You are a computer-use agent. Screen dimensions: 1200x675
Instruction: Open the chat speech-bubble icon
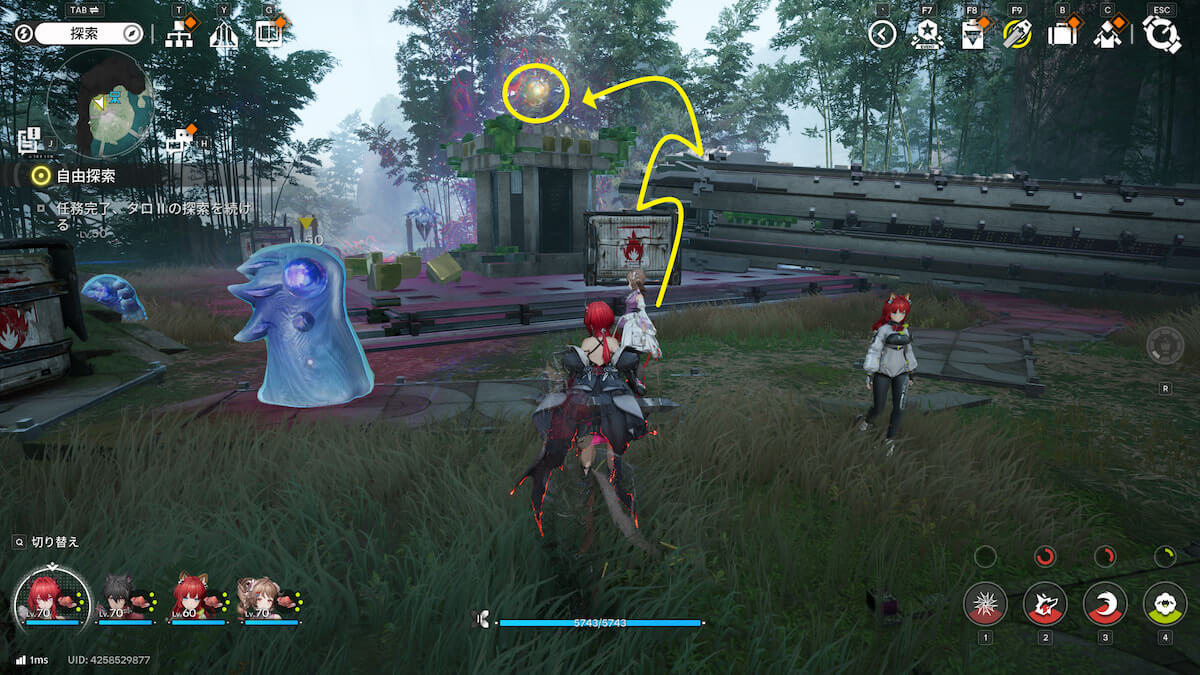(180, 139)
